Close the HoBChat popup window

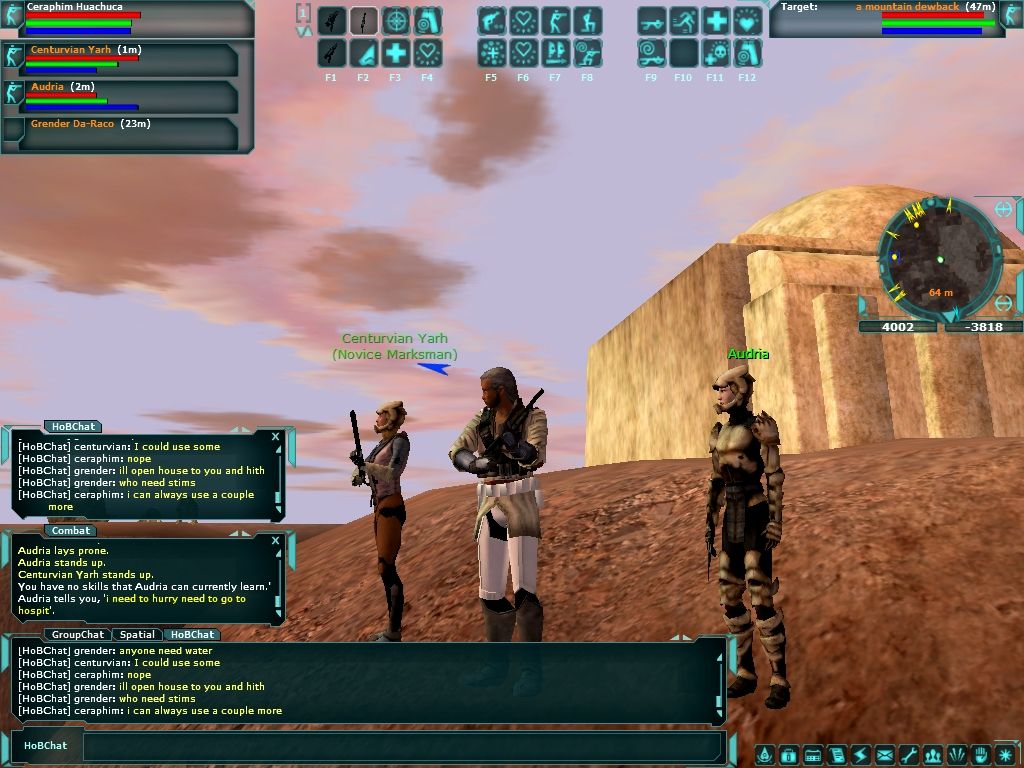tap(276, 437)
